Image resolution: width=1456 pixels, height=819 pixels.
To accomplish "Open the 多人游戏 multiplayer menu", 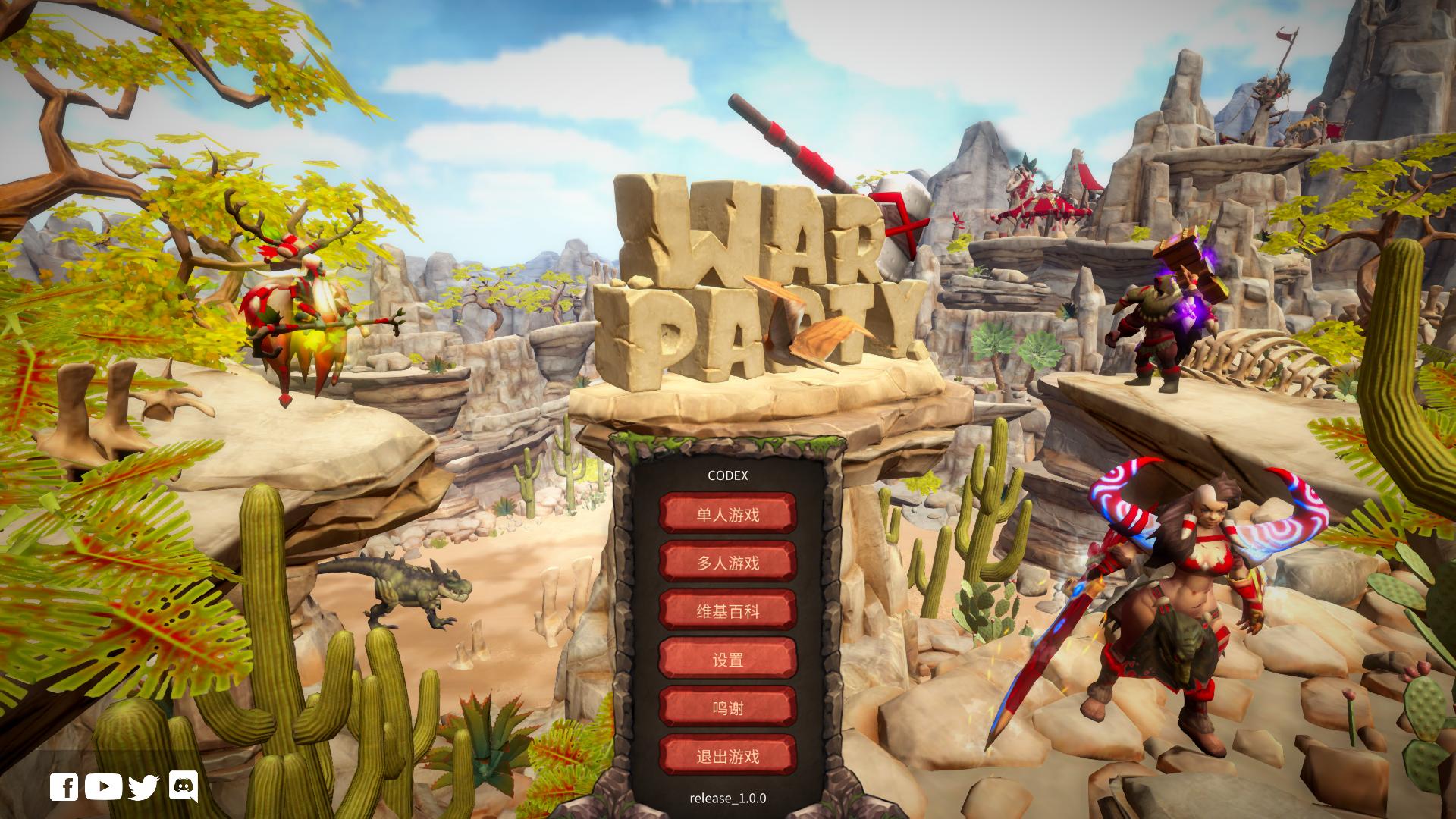I will tap(727, 563).
